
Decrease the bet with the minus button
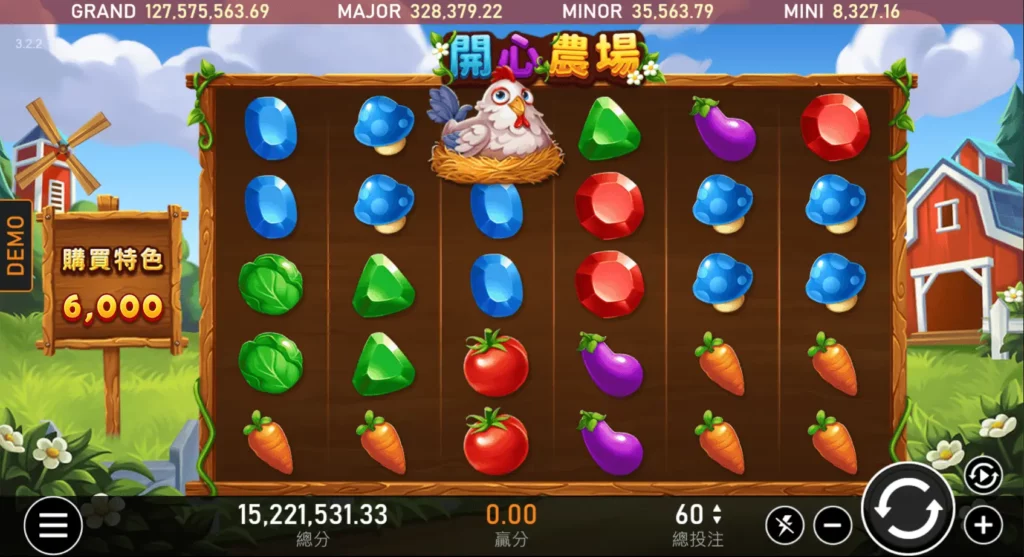click(832, 524)
